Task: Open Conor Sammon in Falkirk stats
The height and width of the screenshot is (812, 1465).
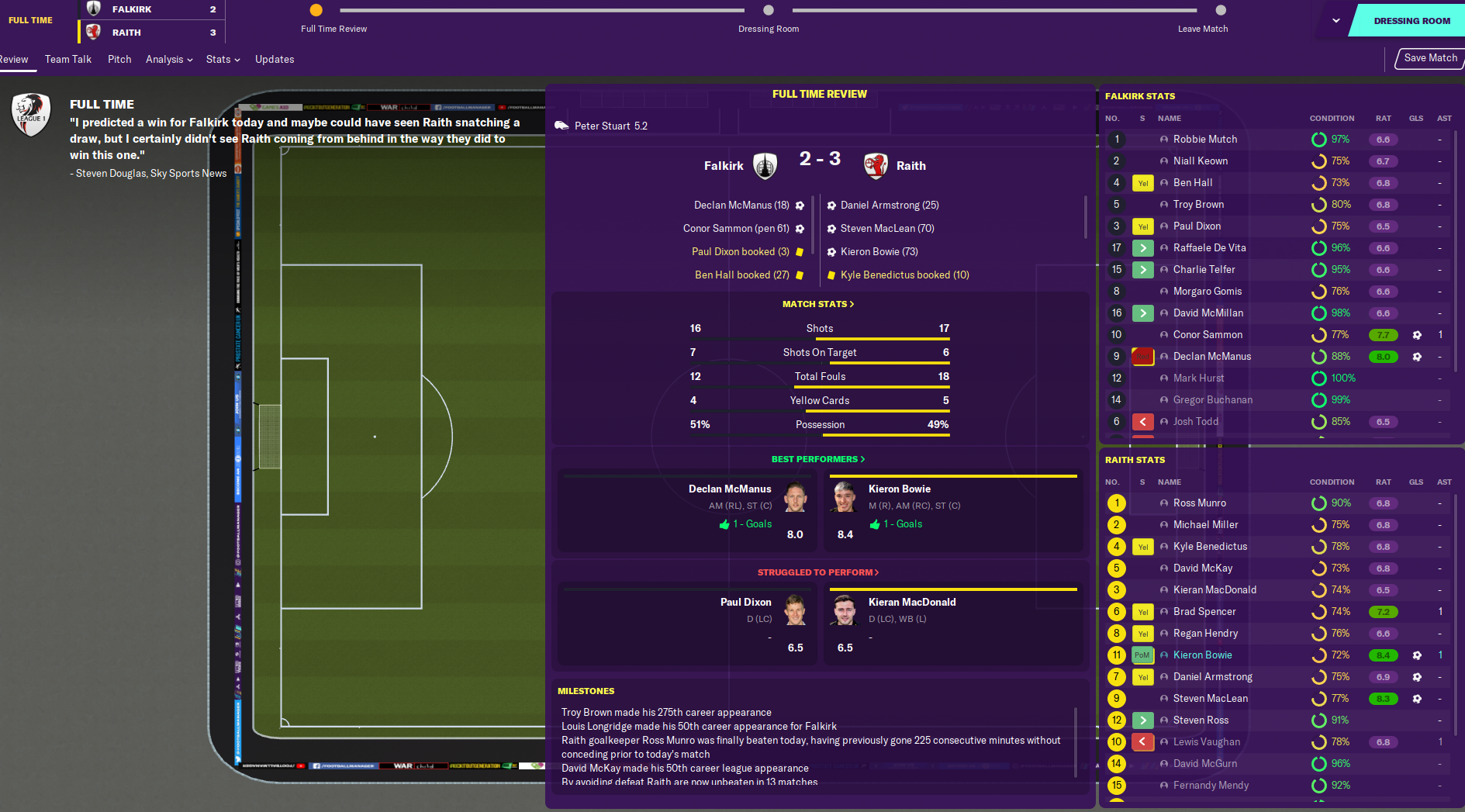Action: click(1208, 335)
